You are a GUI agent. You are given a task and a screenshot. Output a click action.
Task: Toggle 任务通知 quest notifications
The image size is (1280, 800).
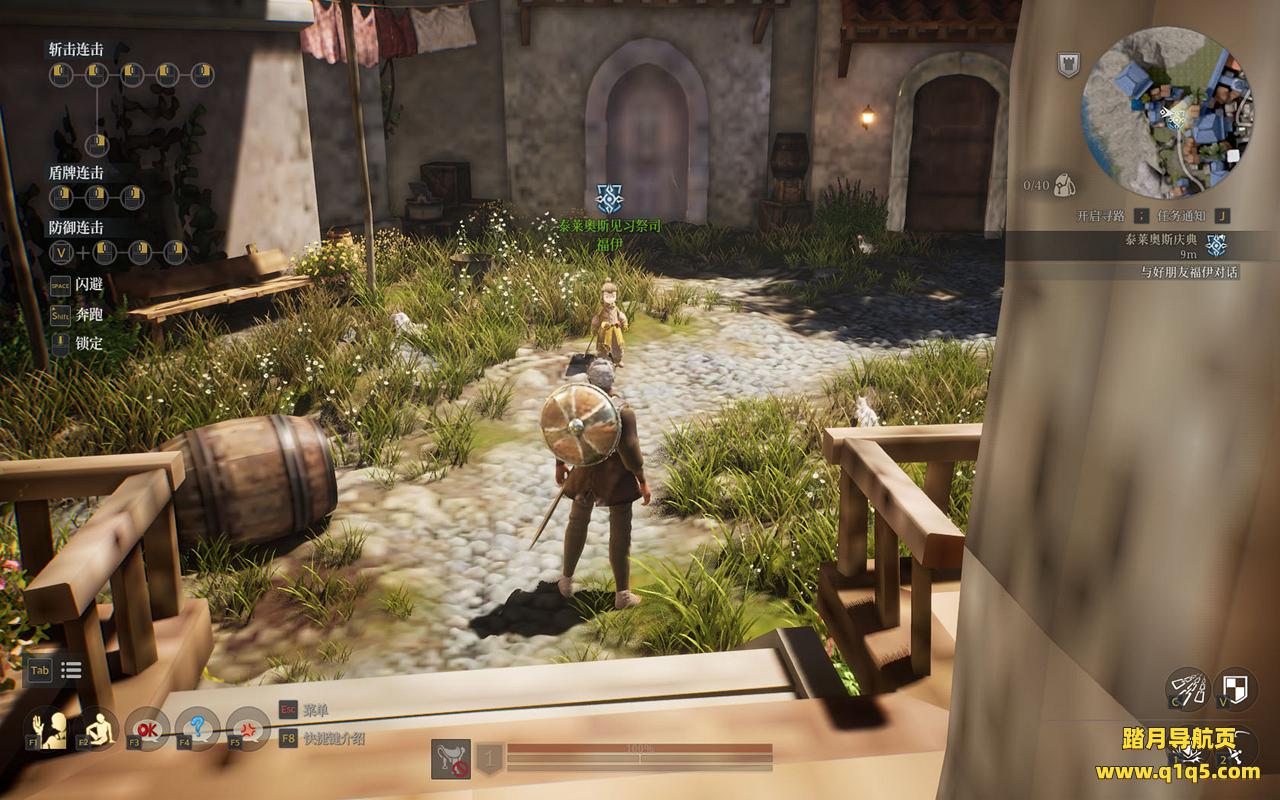[1184, 215]
